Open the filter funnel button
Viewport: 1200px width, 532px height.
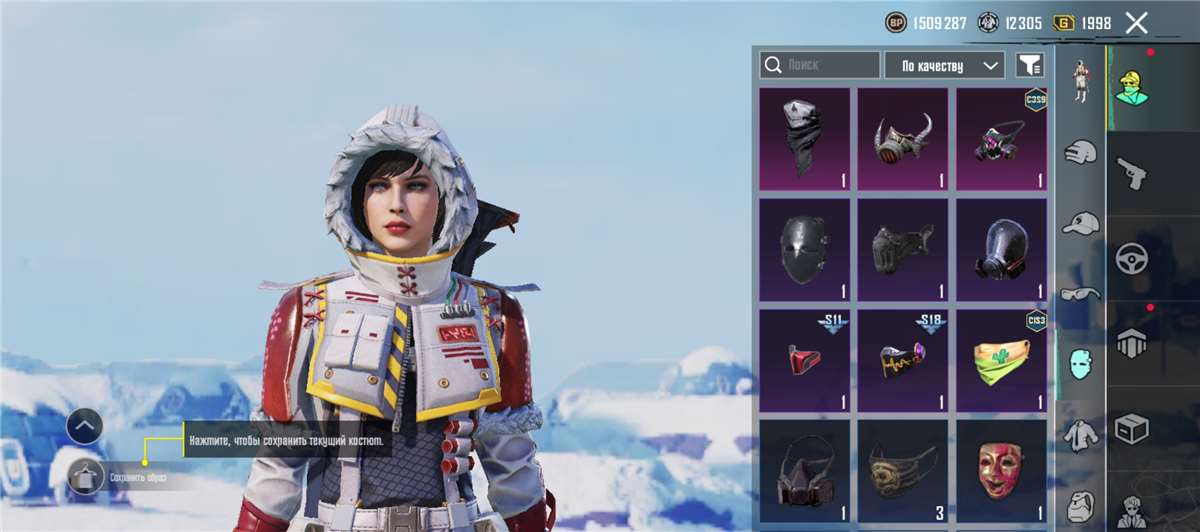1030,65
